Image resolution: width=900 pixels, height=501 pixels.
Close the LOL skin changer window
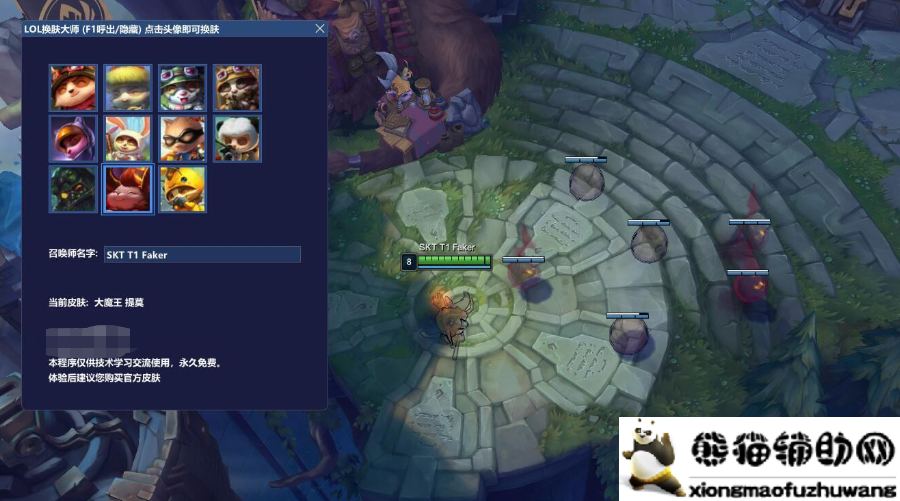click(320, 29)
